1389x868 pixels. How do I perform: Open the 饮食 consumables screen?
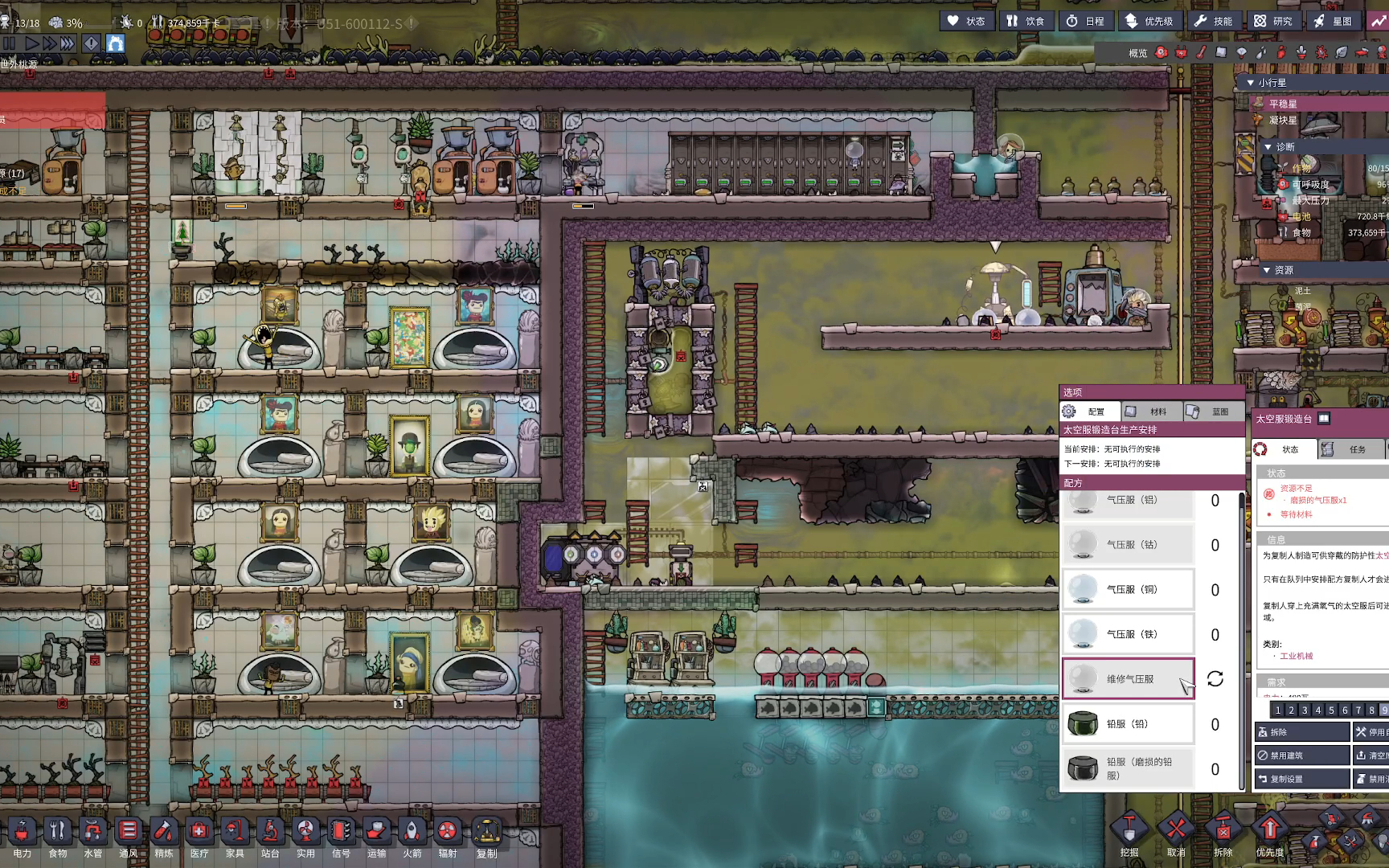1026,21
